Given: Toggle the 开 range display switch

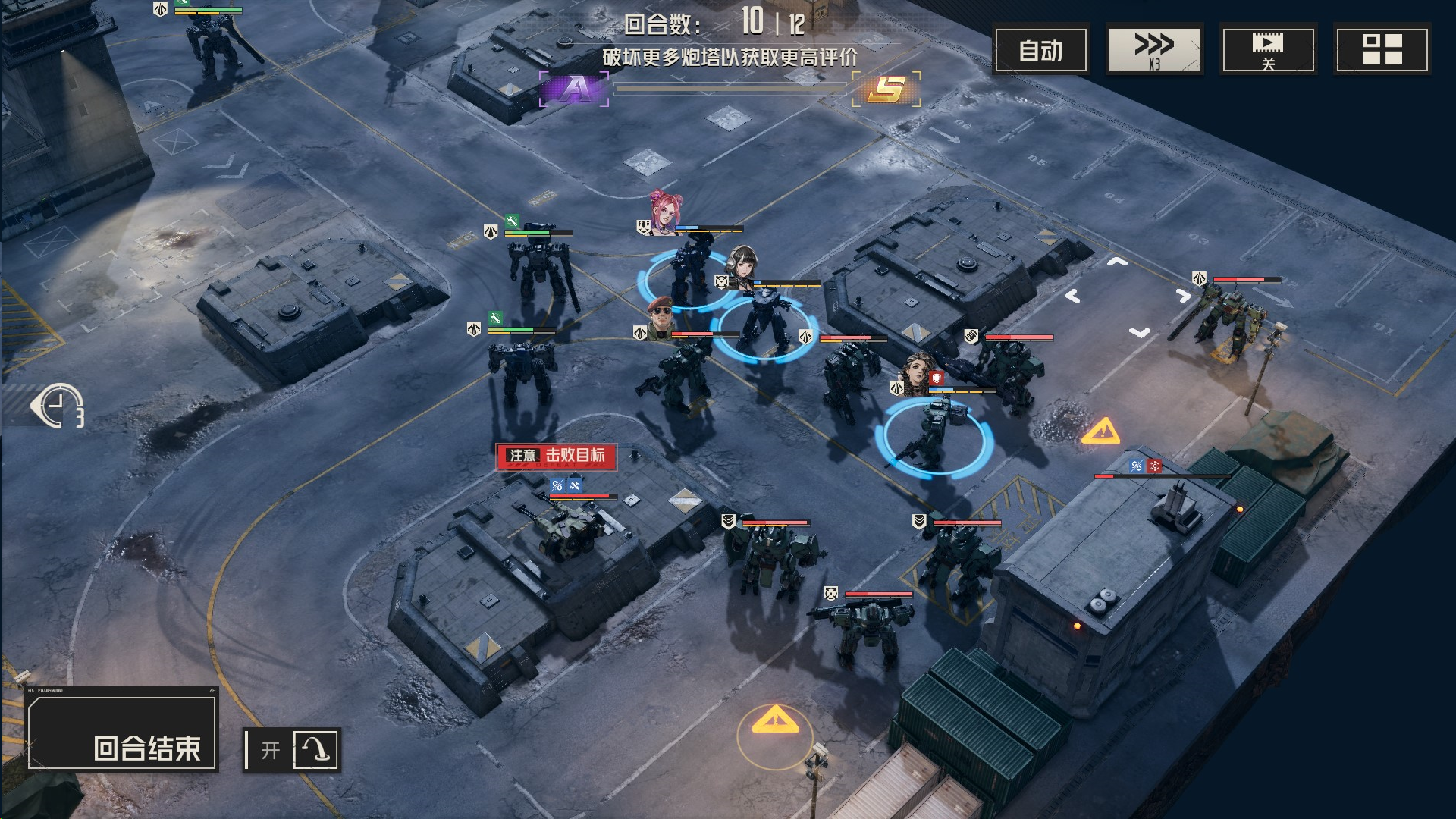Looking at the screenshot, I should pos(292,750).
